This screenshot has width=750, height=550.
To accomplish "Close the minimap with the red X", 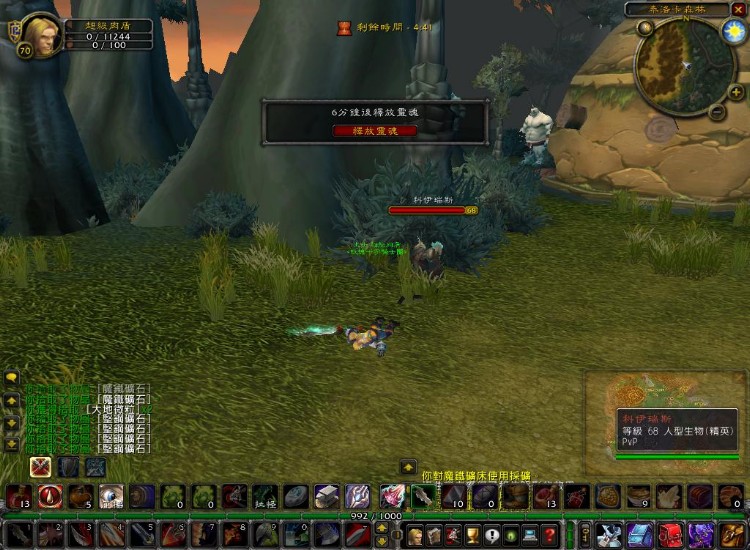I will click(x=739, y=9).
